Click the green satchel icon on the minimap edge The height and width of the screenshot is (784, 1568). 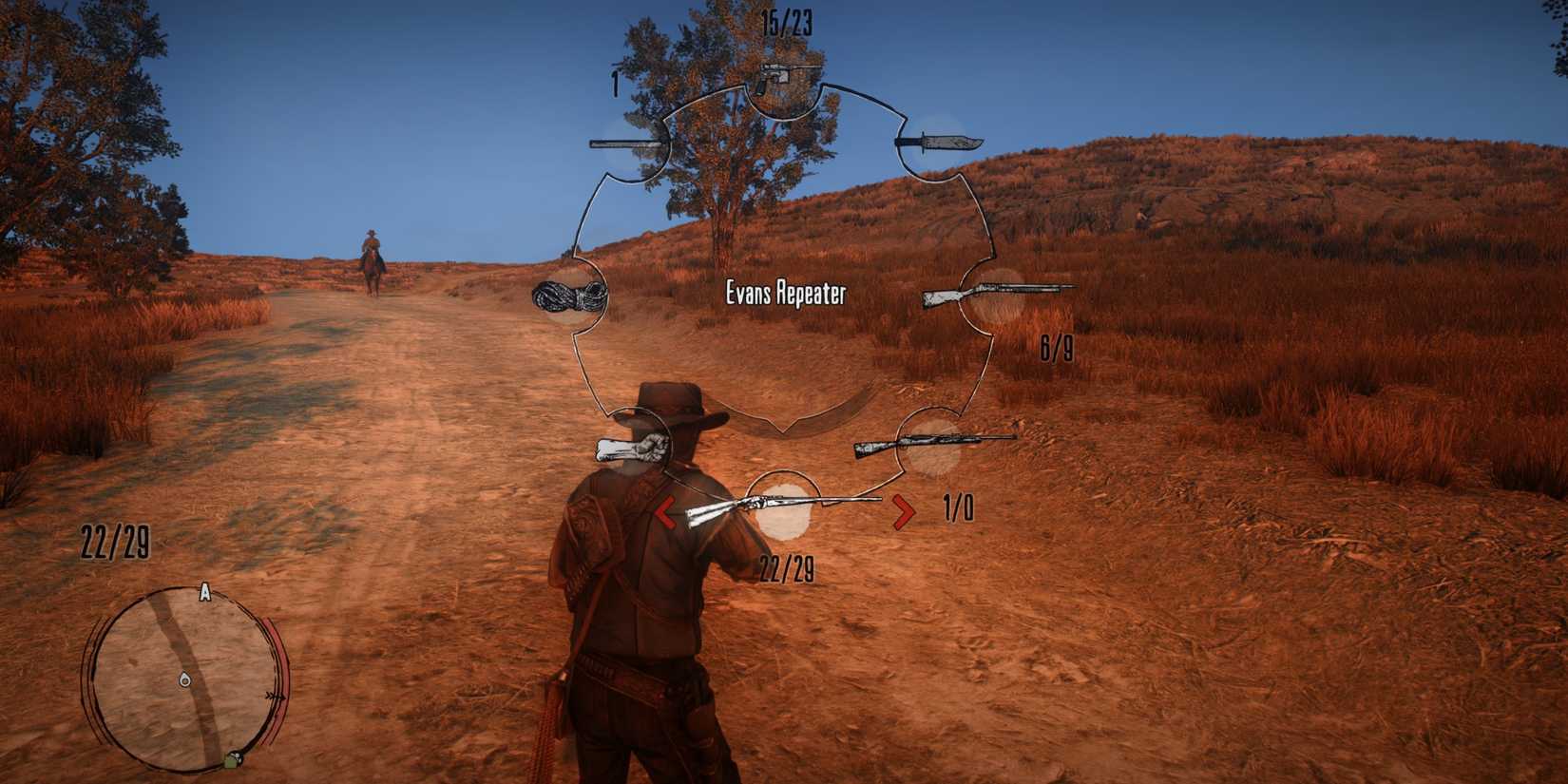coord(231,761)
